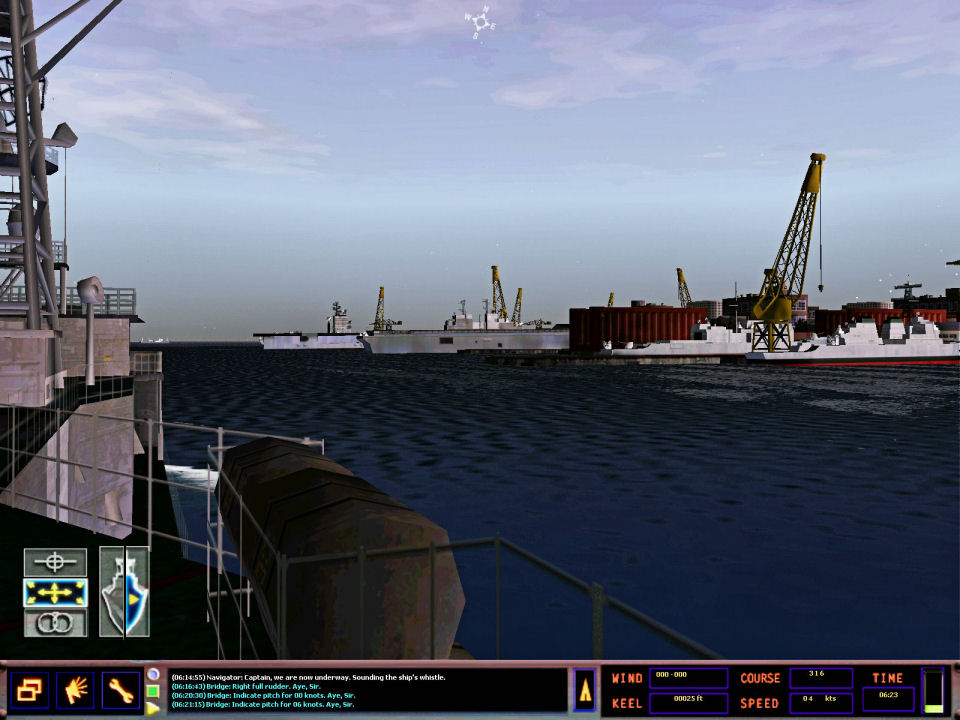Open the overlapping windows station menu
Viewport: 960px width, 720px height.
pos(28,690)
